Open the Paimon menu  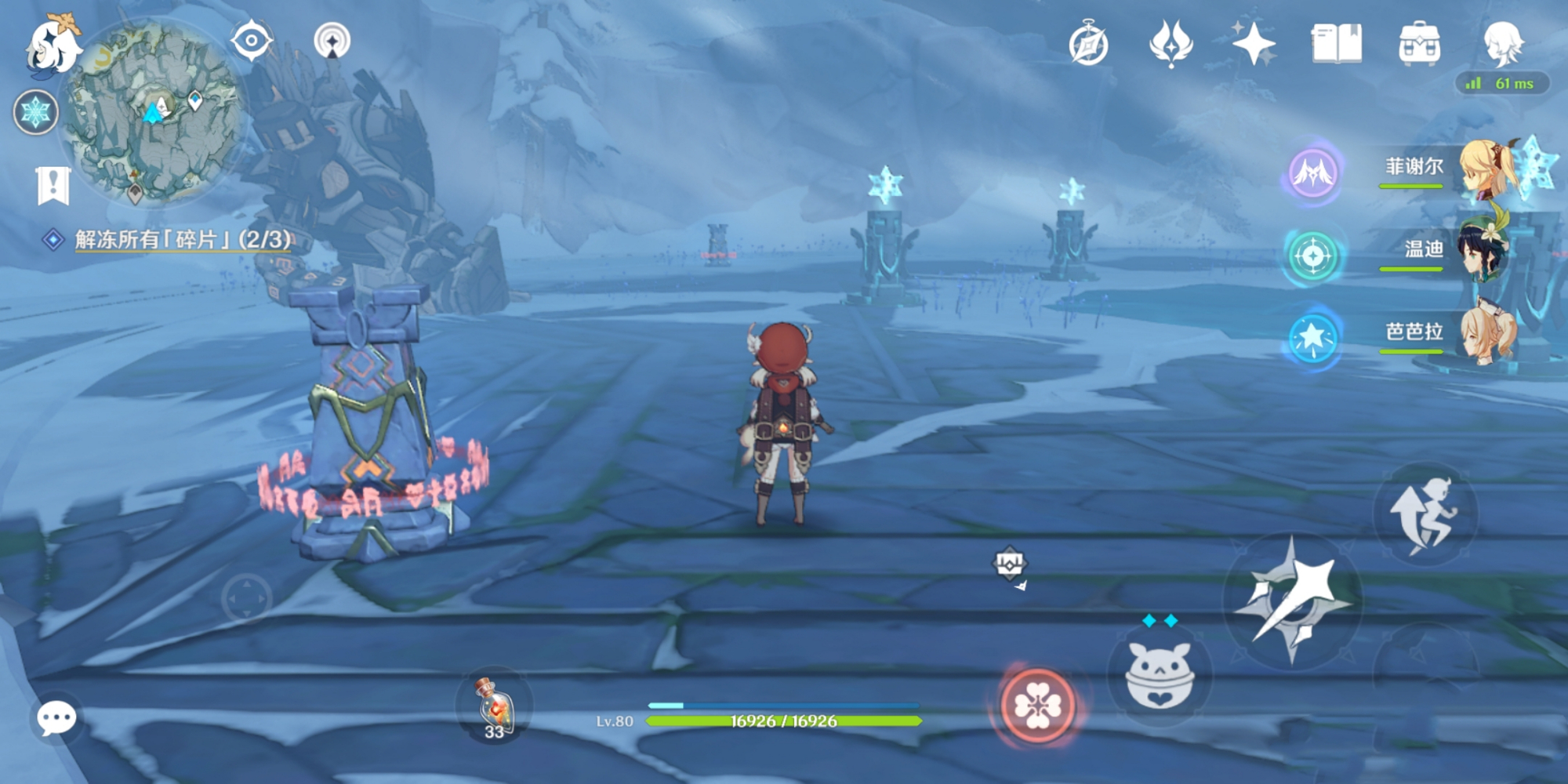pos(53,45)
